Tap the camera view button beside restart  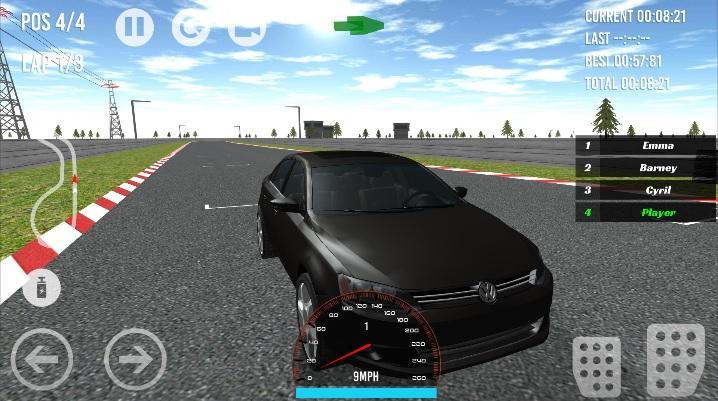tap(245, 27)
